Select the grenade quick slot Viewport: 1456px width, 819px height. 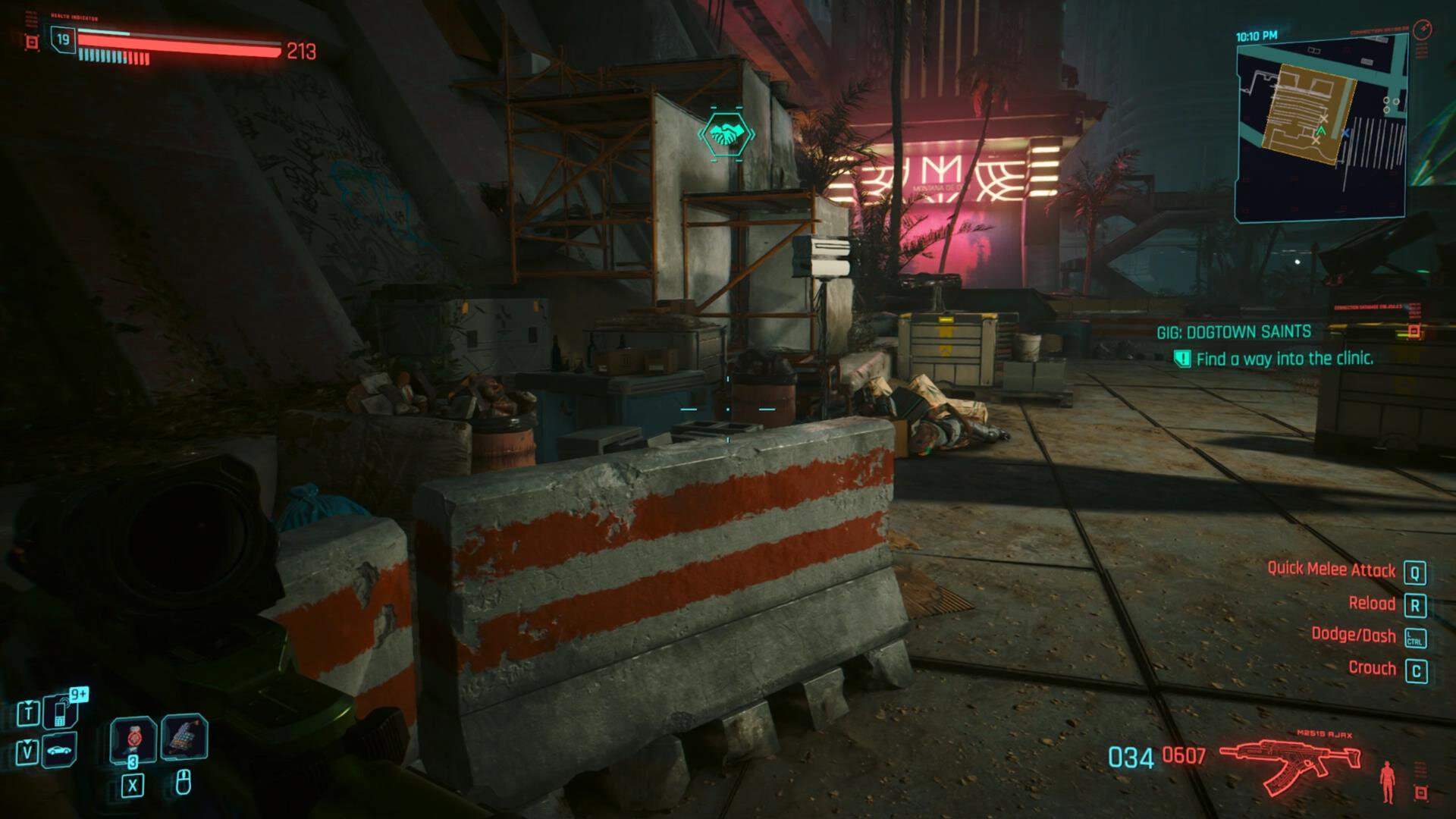coord(133,738)
